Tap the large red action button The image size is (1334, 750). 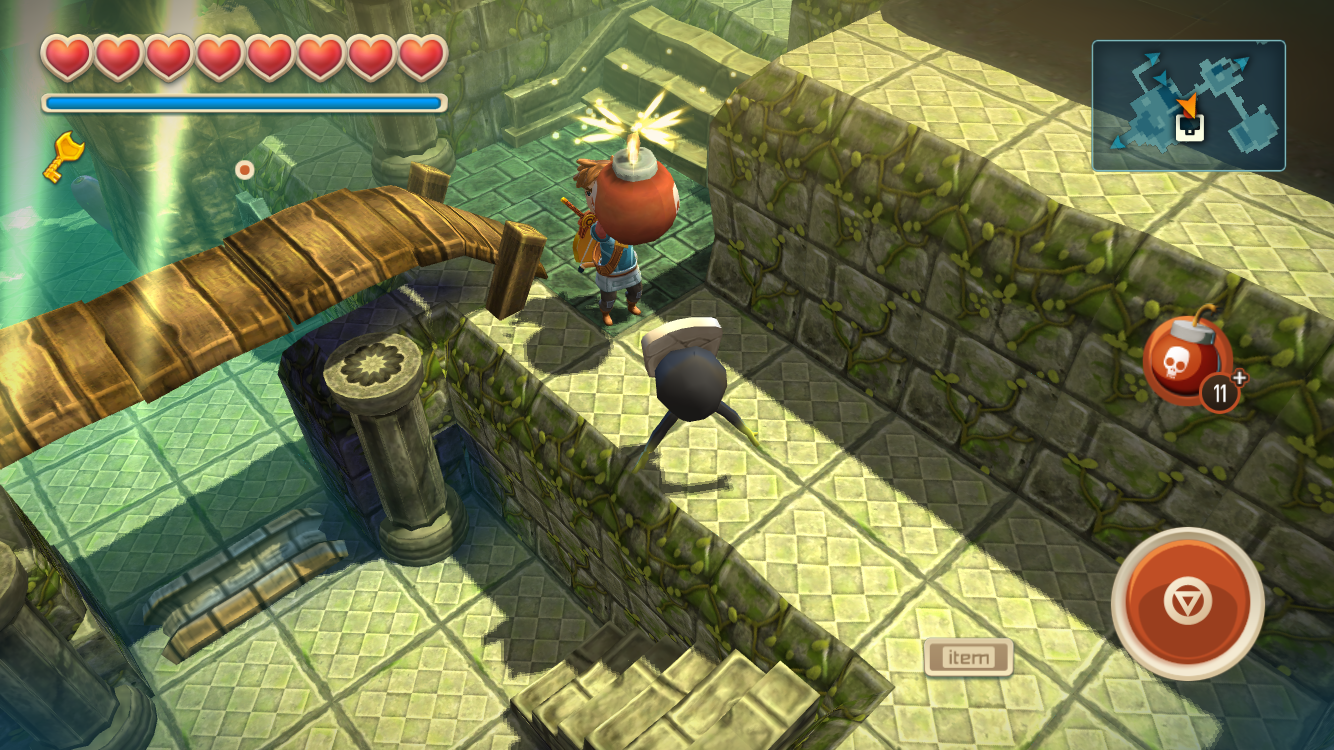[x=1187, y=603]
